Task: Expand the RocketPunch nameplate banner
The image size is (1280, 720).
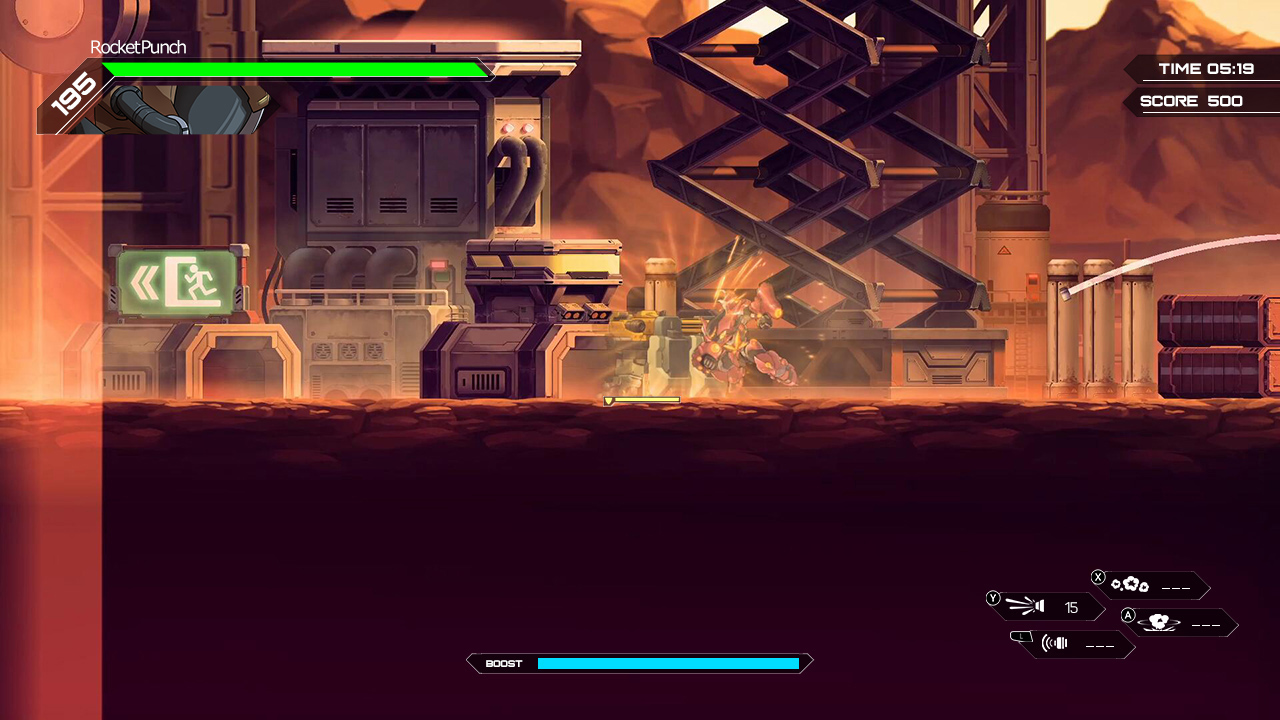Action: coord(139,47)
